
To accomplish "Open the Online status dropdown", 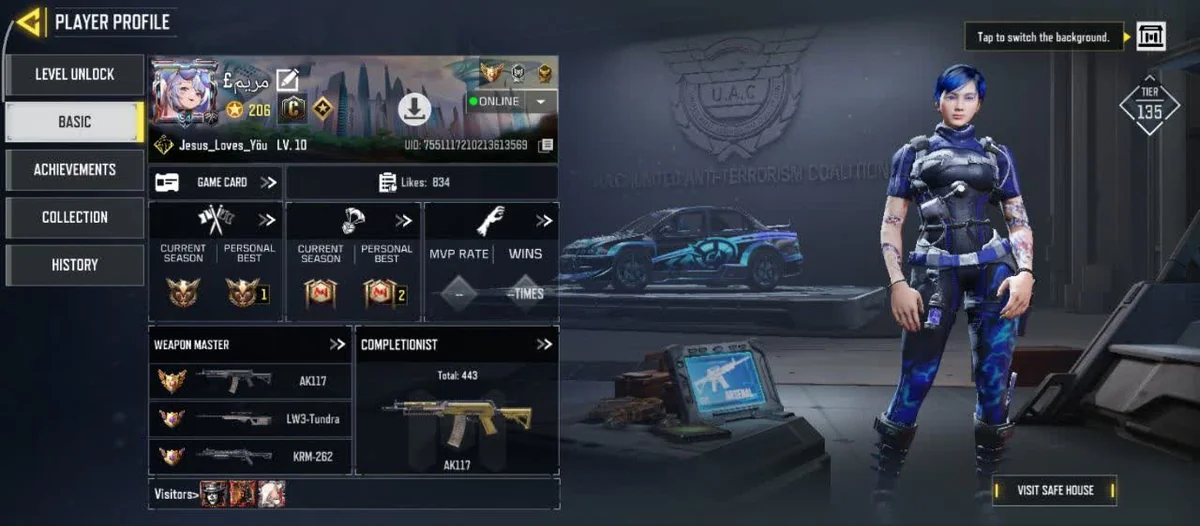I will [541, 101].
